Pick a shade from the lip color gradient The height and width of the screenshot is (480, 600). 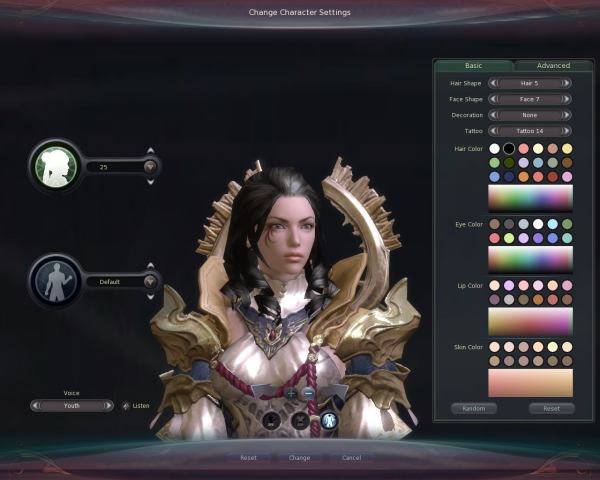tap(530, 321)
